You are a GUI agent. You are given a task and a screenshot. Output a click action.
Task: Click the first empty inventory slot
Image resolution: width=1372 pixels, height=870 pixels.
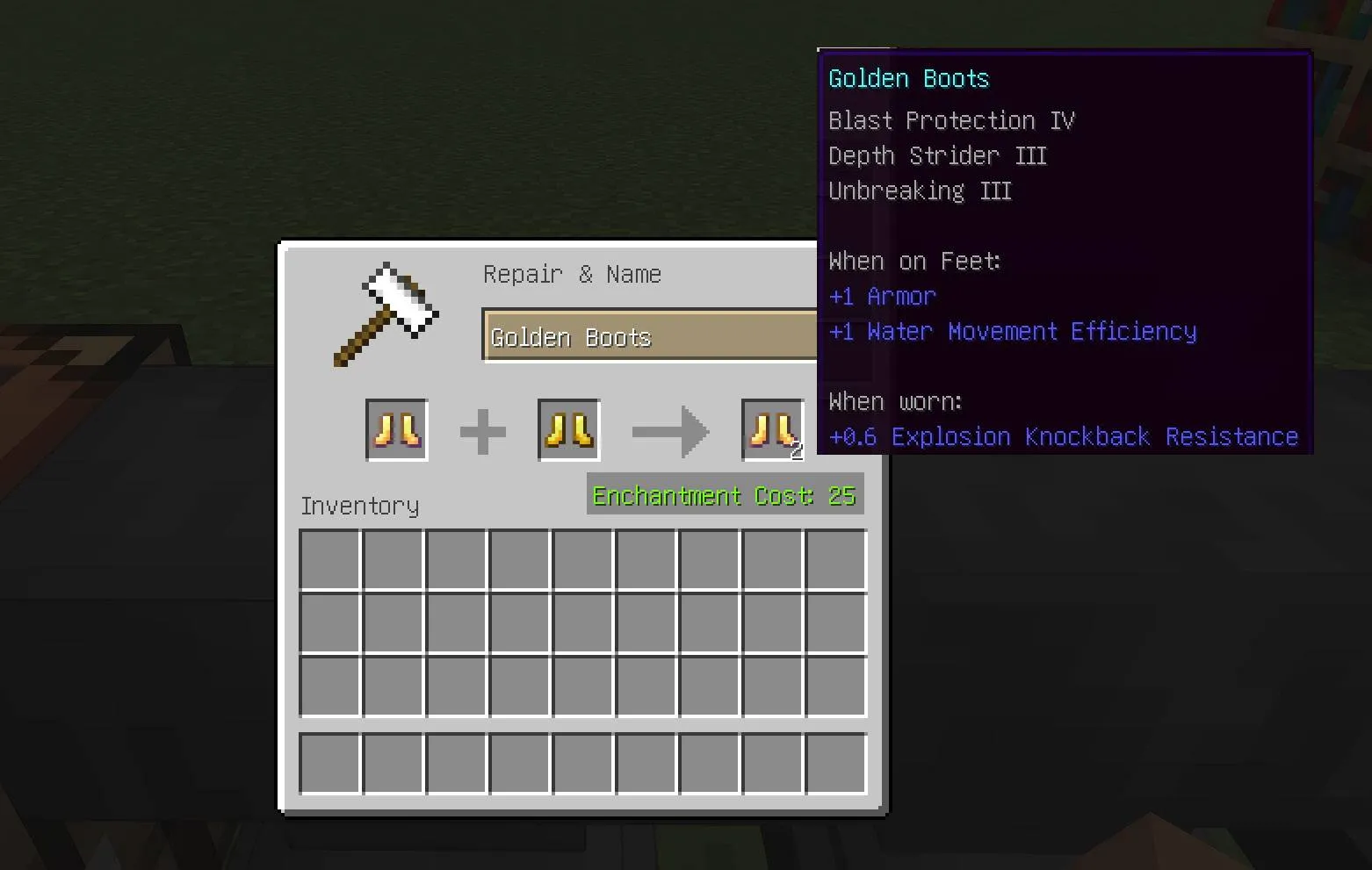point(329,558)
